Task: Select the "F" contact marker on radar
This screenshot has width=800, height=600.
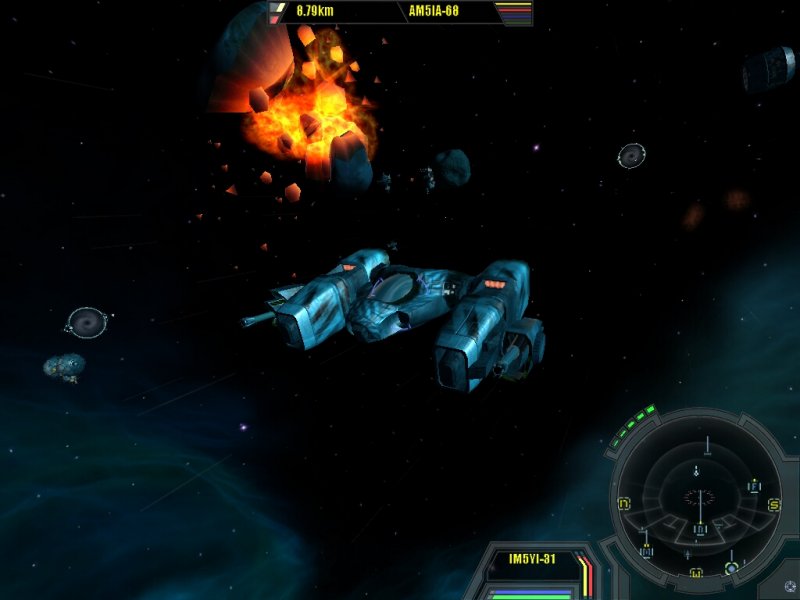Action: [754, 486]
